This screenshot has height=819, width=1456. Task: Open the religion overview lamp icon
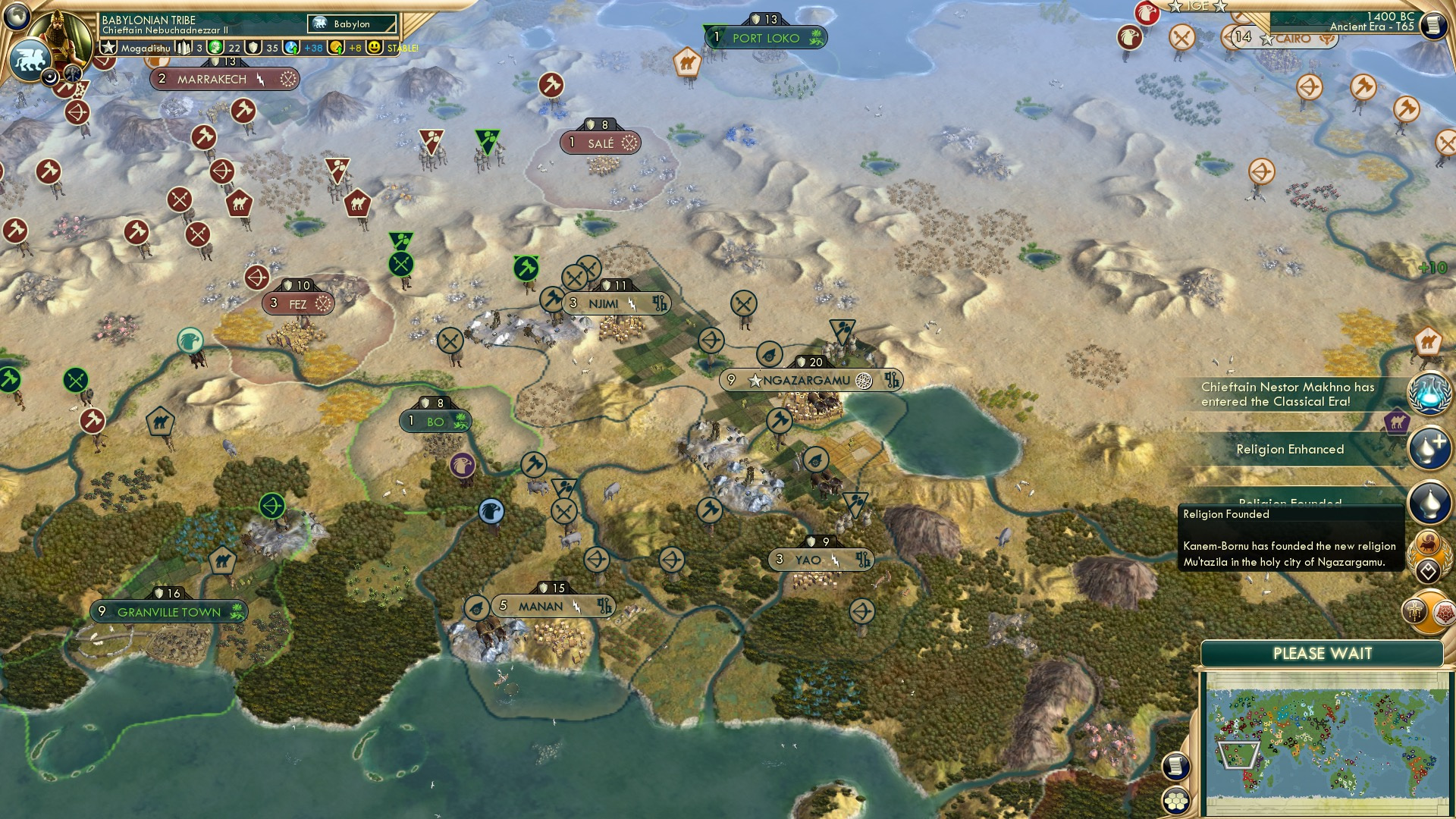[x=1429, y=501]
